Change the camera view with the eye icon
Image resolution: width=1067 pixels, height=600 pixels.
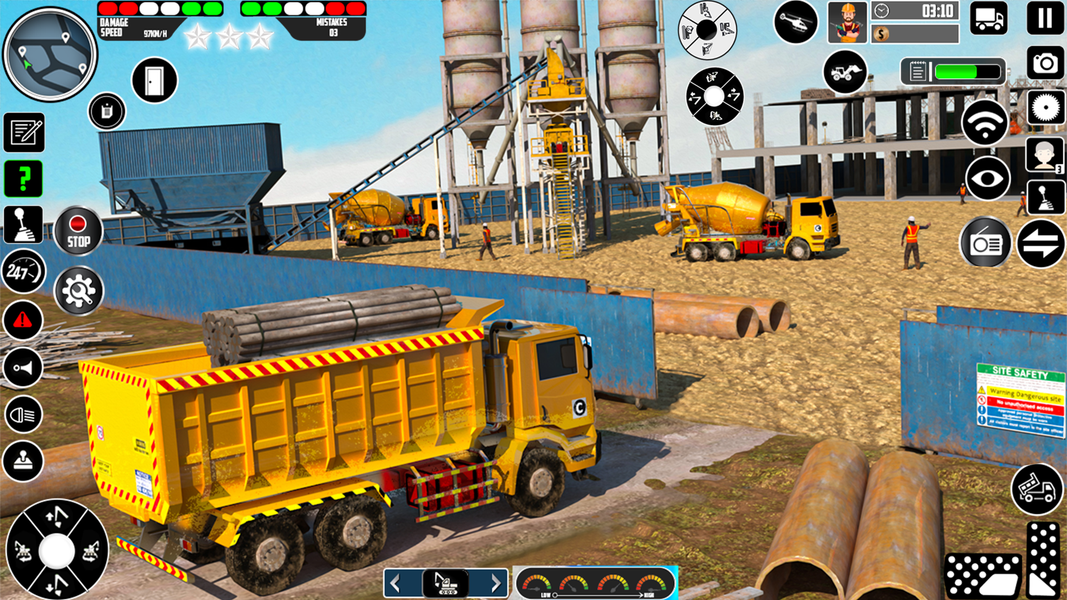tap(987, 179)
